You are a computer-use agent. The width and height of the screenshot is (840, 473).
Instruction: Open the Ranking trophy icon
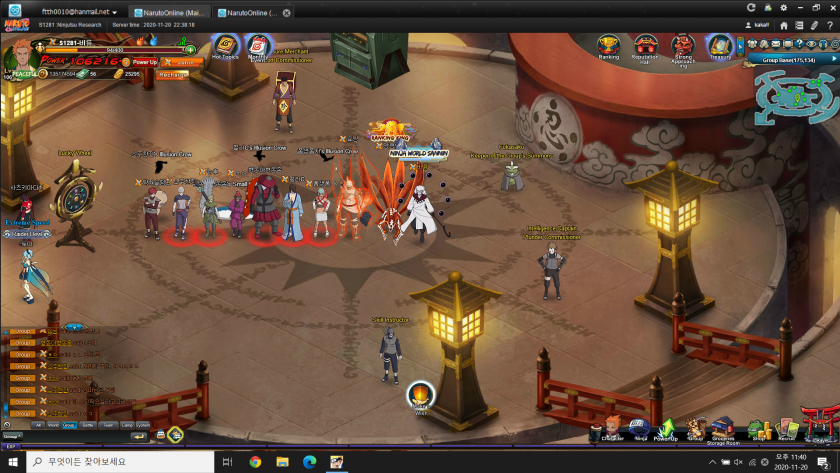[x=608, y=46]
